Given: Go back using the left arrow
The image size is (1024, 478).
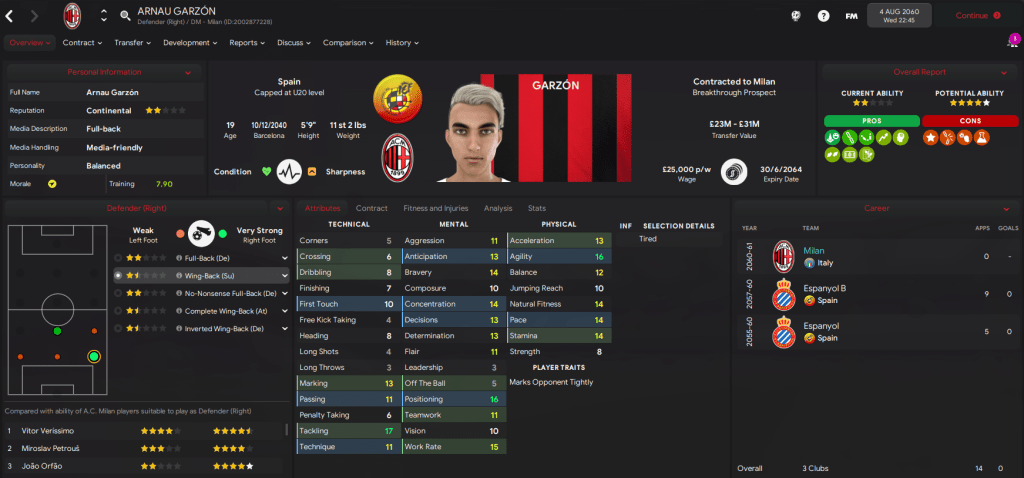Looking at the screenshot, I should [x=10, y=16].
